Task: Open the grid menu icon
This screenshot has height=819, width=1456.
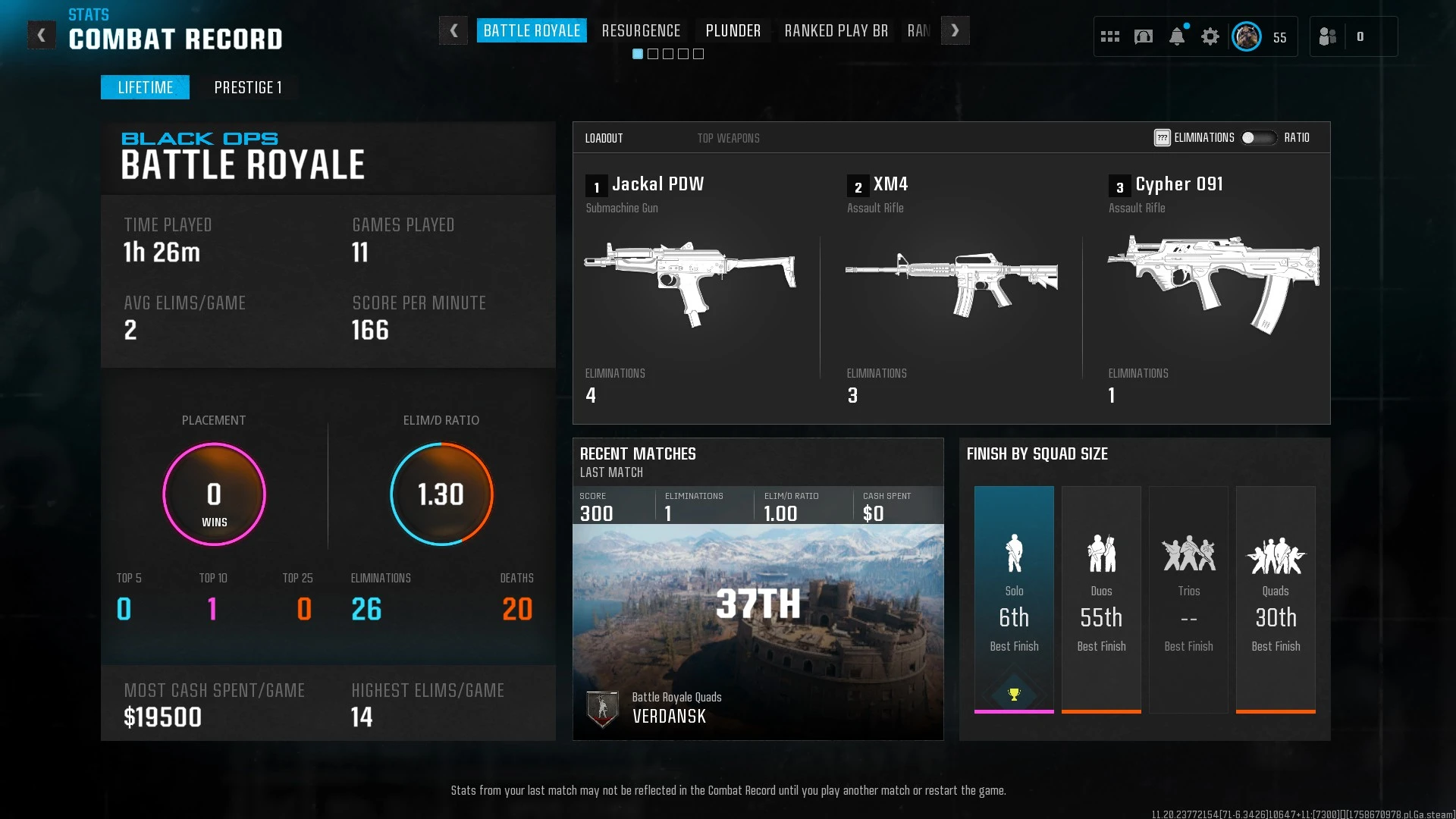Action: (x=1110, y=36)
